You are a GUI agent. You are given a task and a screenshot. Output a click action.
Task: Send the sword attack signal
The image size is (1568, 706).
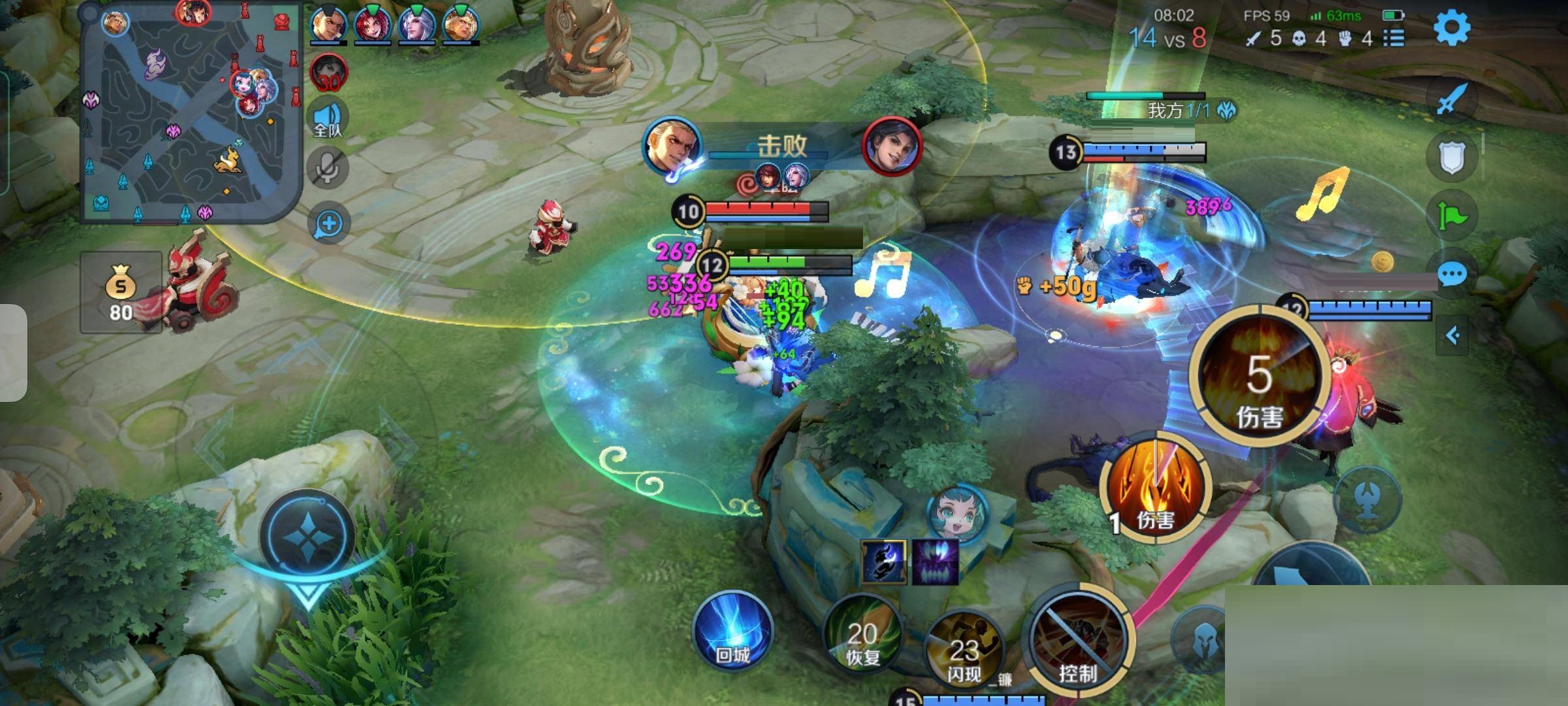point(1451,99)
